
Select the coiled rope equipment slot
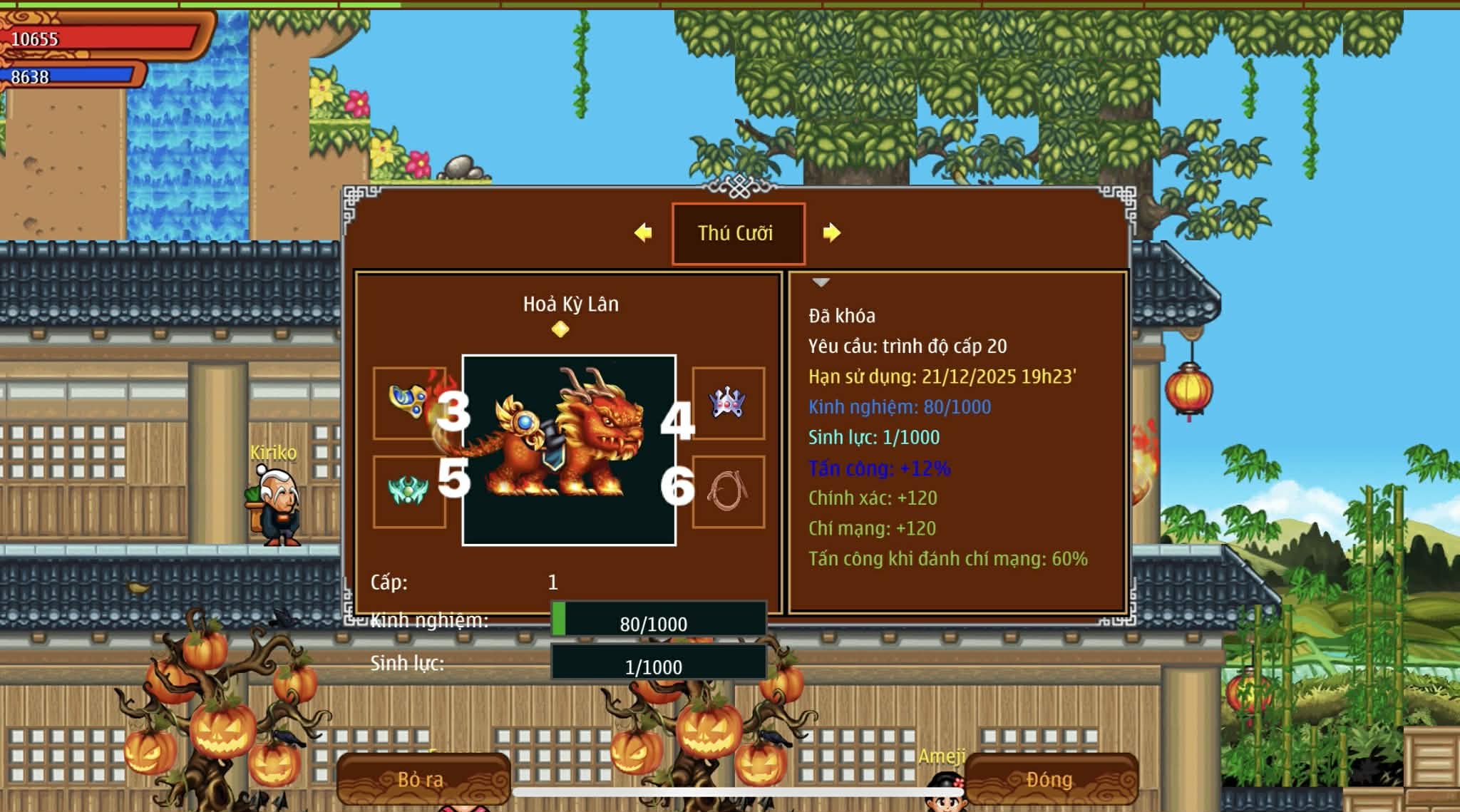[x=728, y=491]
